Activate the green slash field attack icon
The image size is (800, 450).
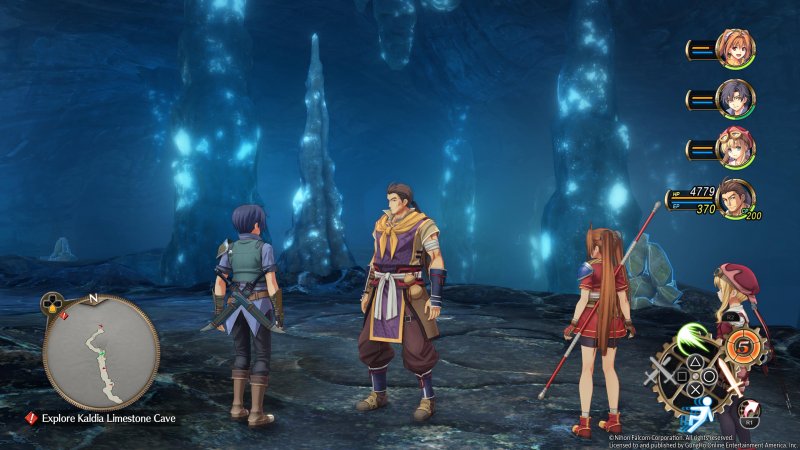tap(692, 338)
